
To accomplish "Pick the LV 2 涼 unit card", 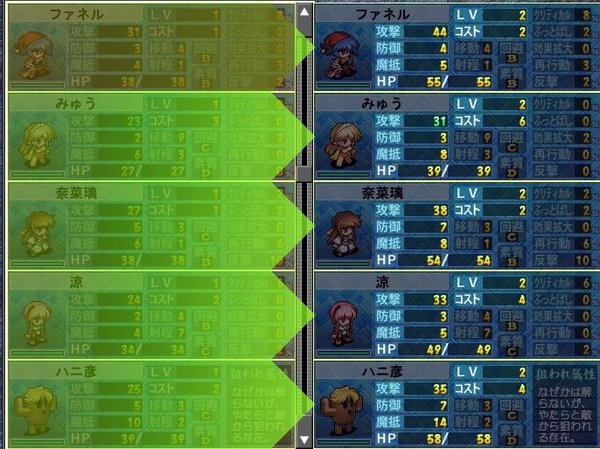I will 456,312.
